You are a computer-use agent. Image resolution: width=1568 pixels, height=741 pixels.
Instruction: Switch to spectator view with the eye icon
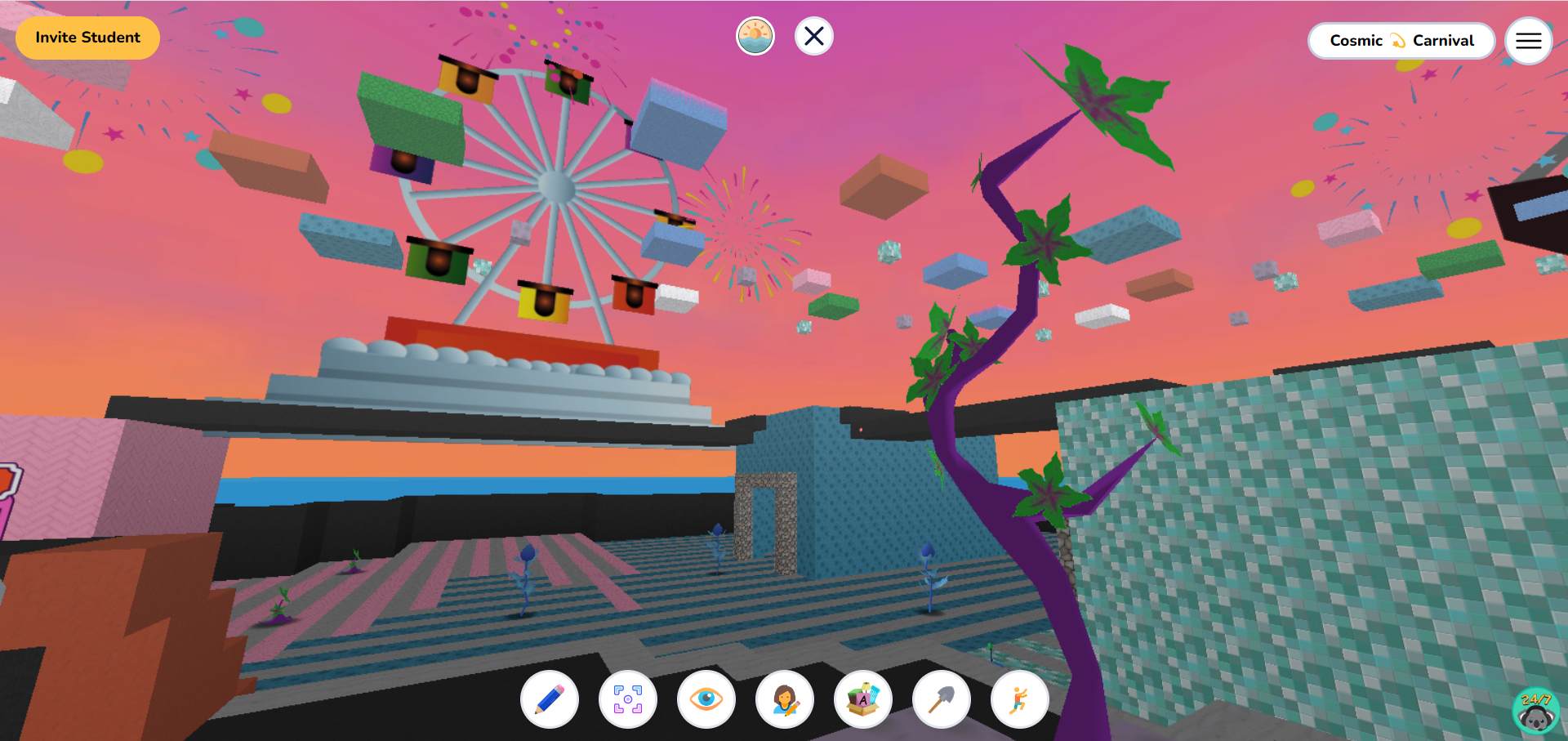click(x=706, y=700)
